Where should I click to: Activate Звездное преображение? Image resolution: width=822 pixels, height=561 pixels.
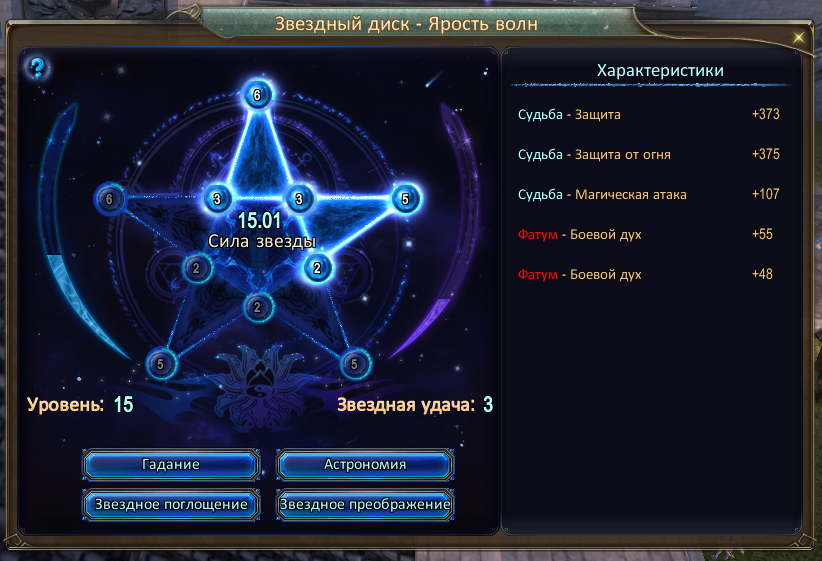pos(365,504)
